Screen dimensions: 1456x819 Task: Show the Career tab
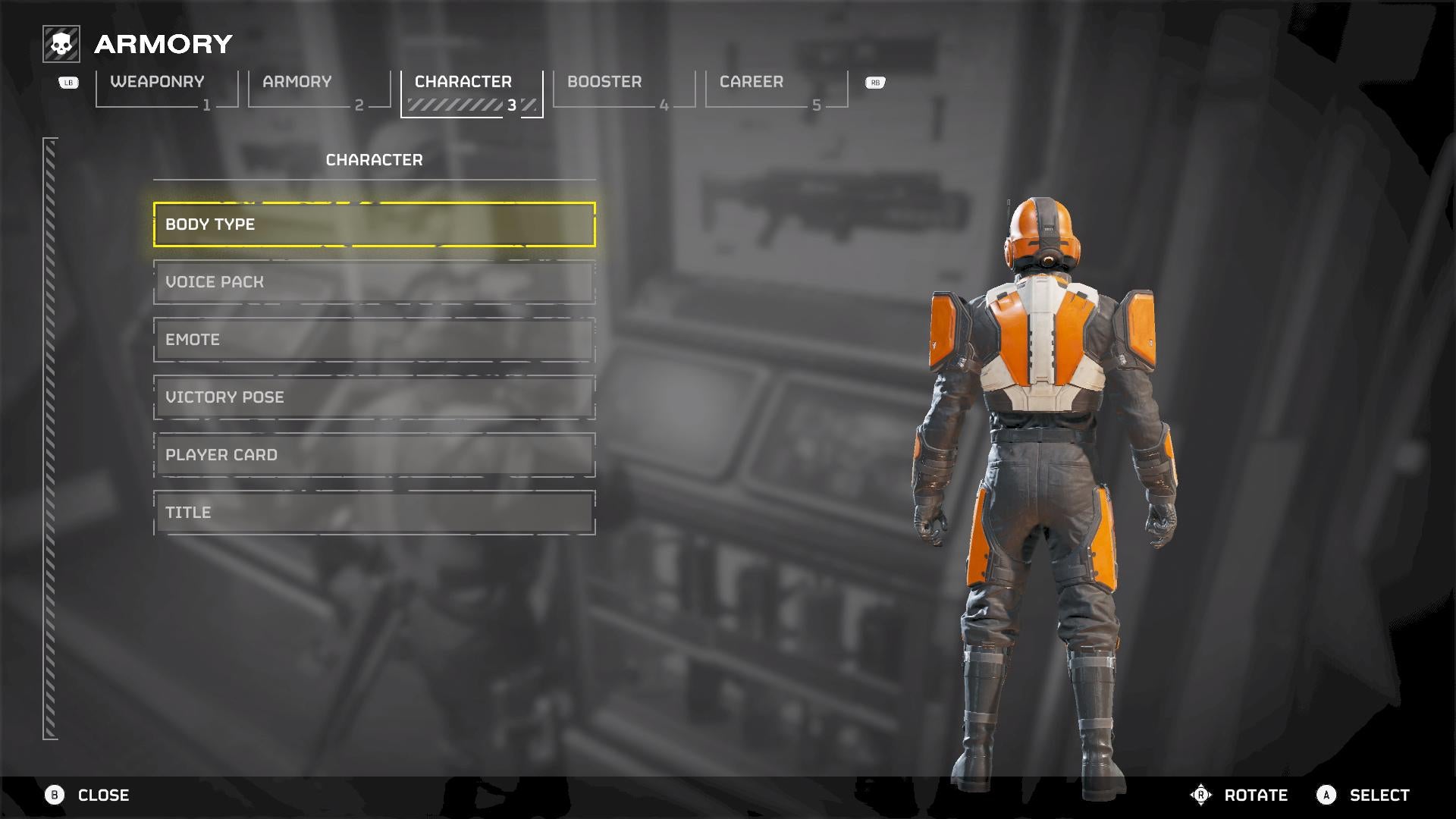pyautogui.click(x=776, y=89)
